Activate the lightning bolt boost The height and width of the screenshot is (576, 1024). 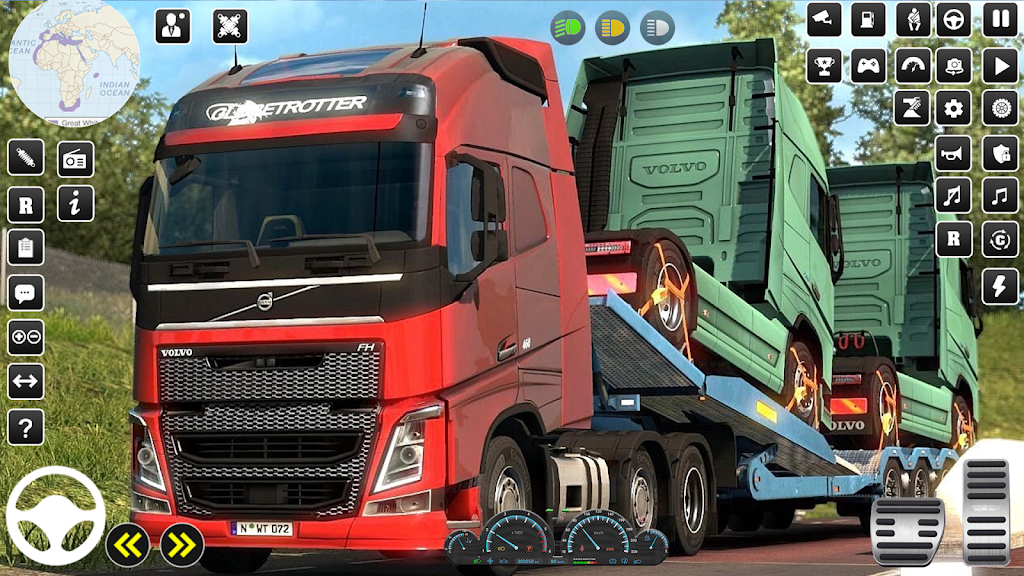(x=999, y=286)
